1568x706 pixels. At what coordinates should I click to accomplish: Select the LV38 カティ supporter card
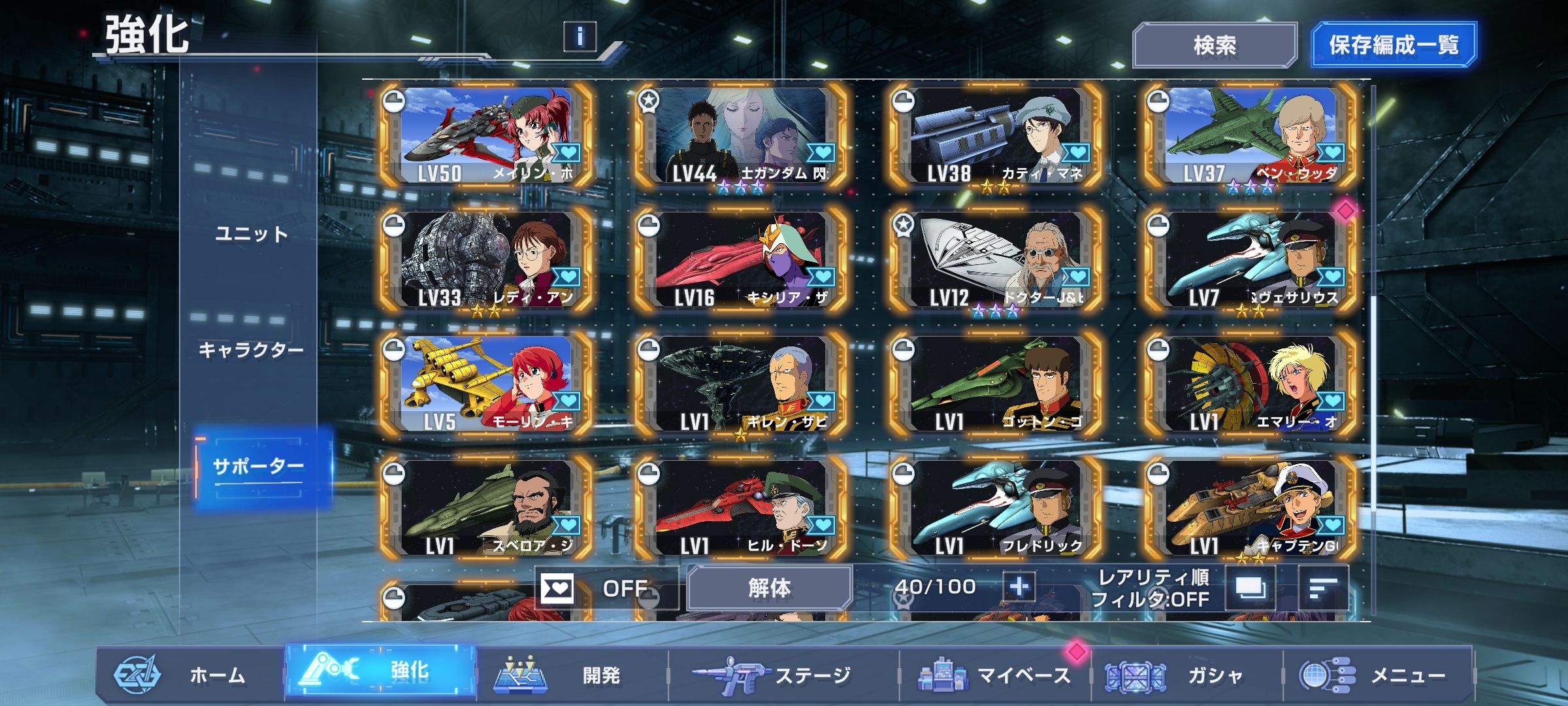click(x=996, y=136)
